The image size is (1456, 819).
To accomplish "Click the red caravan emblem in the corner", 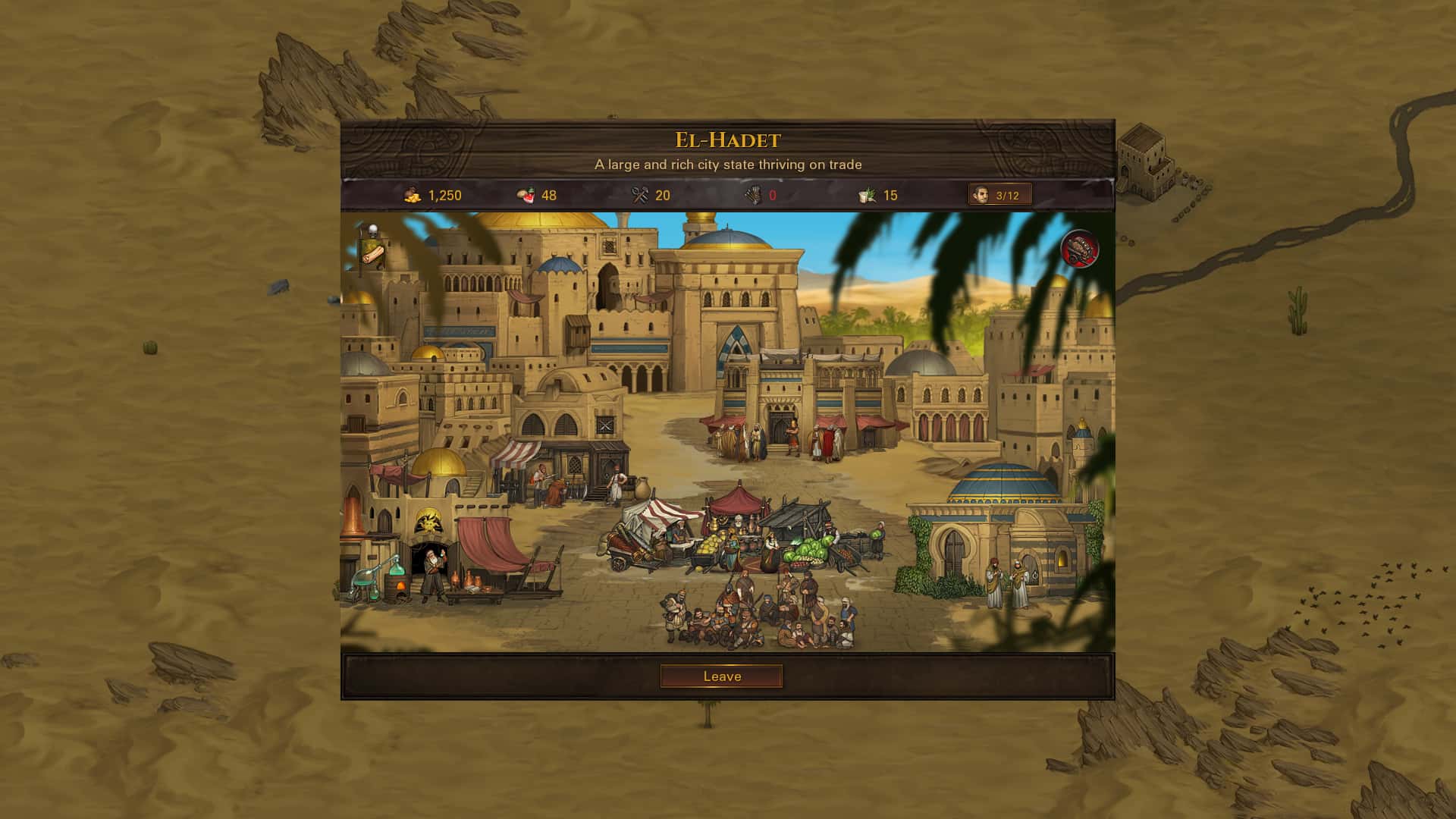I will pyautogui.click(x=1080, y=249).
